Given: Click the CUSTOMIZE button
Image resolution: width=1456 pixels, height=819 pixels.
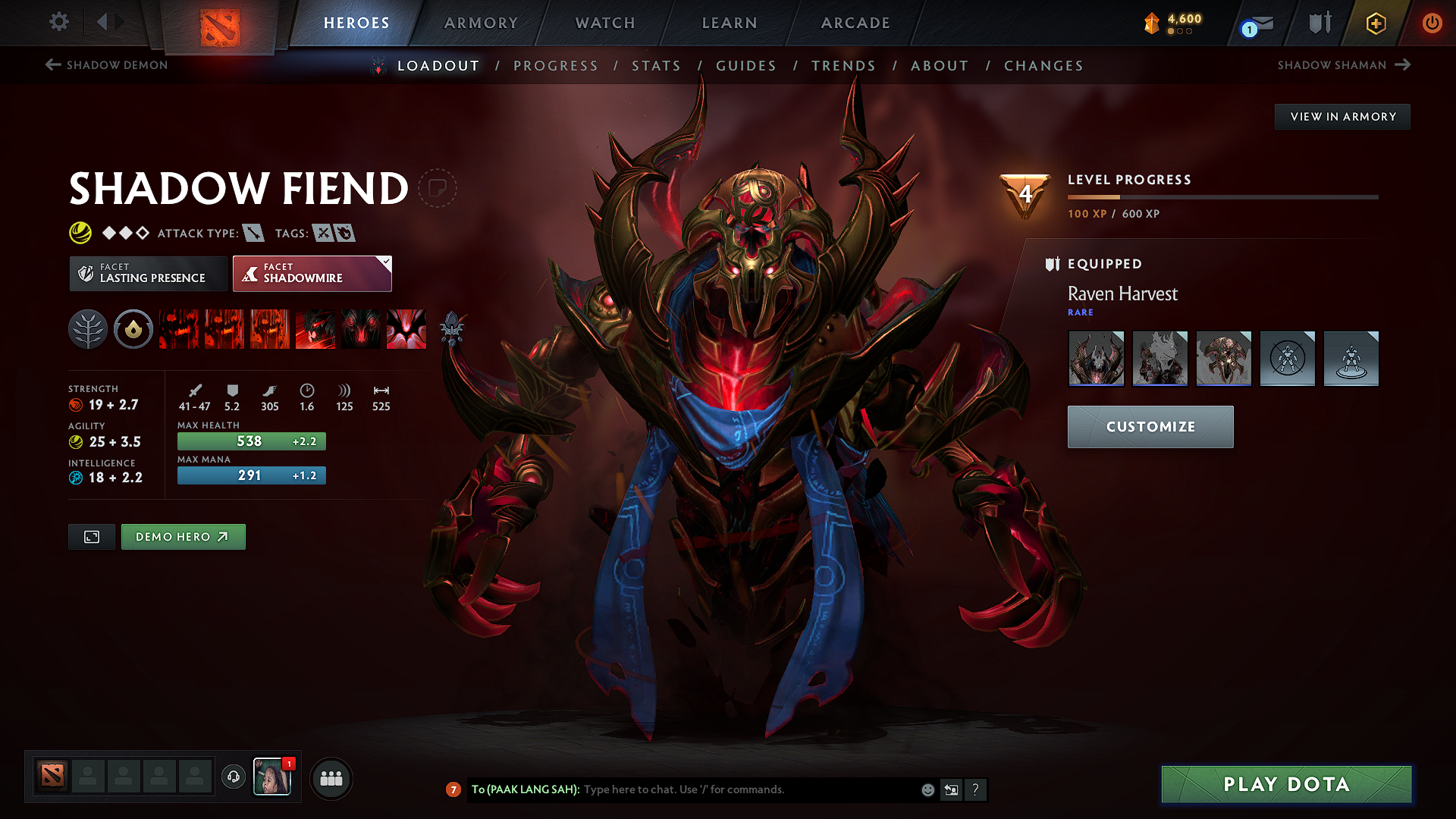Looking at the screenshot, I should tap(1150, 426).
